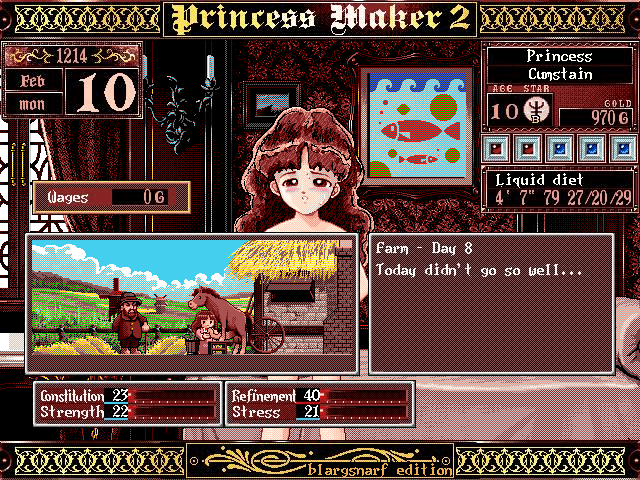Image resolution: width=640 pixels, height=480 pixels.
Task: Click the Liquid diet status panel
Action: [559, 189]
